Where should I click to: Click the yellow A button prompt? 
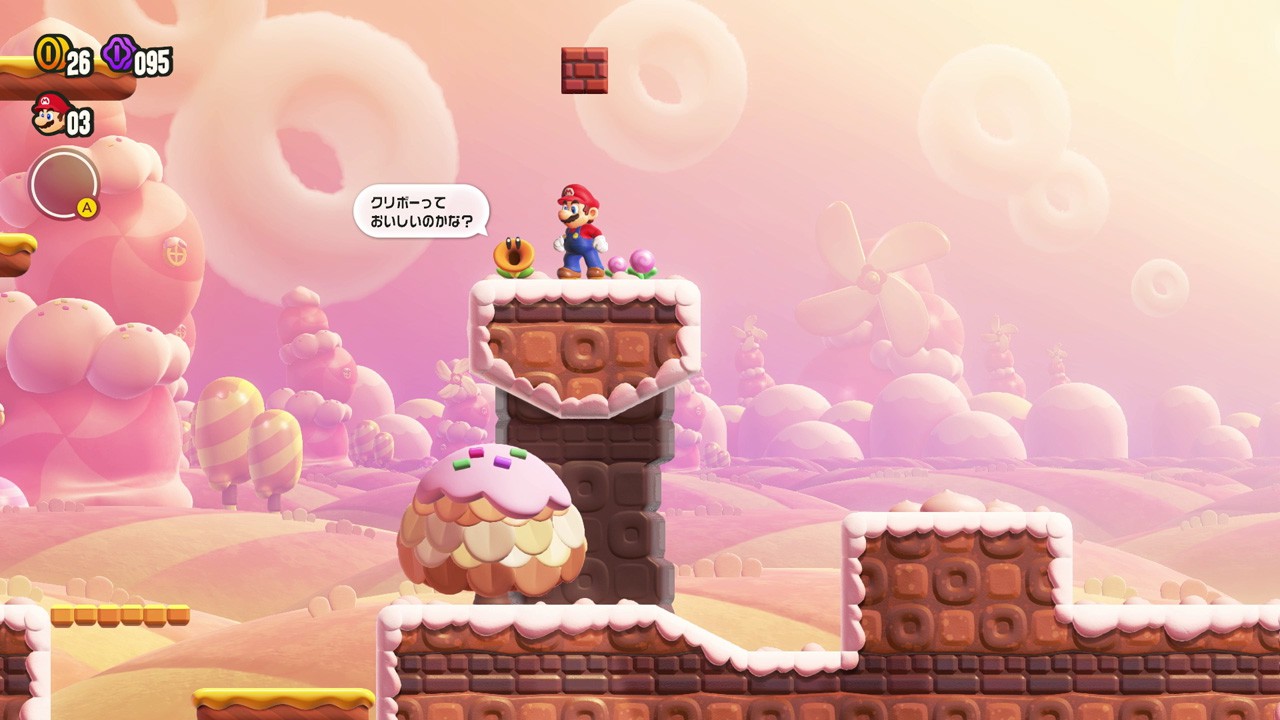86,205
